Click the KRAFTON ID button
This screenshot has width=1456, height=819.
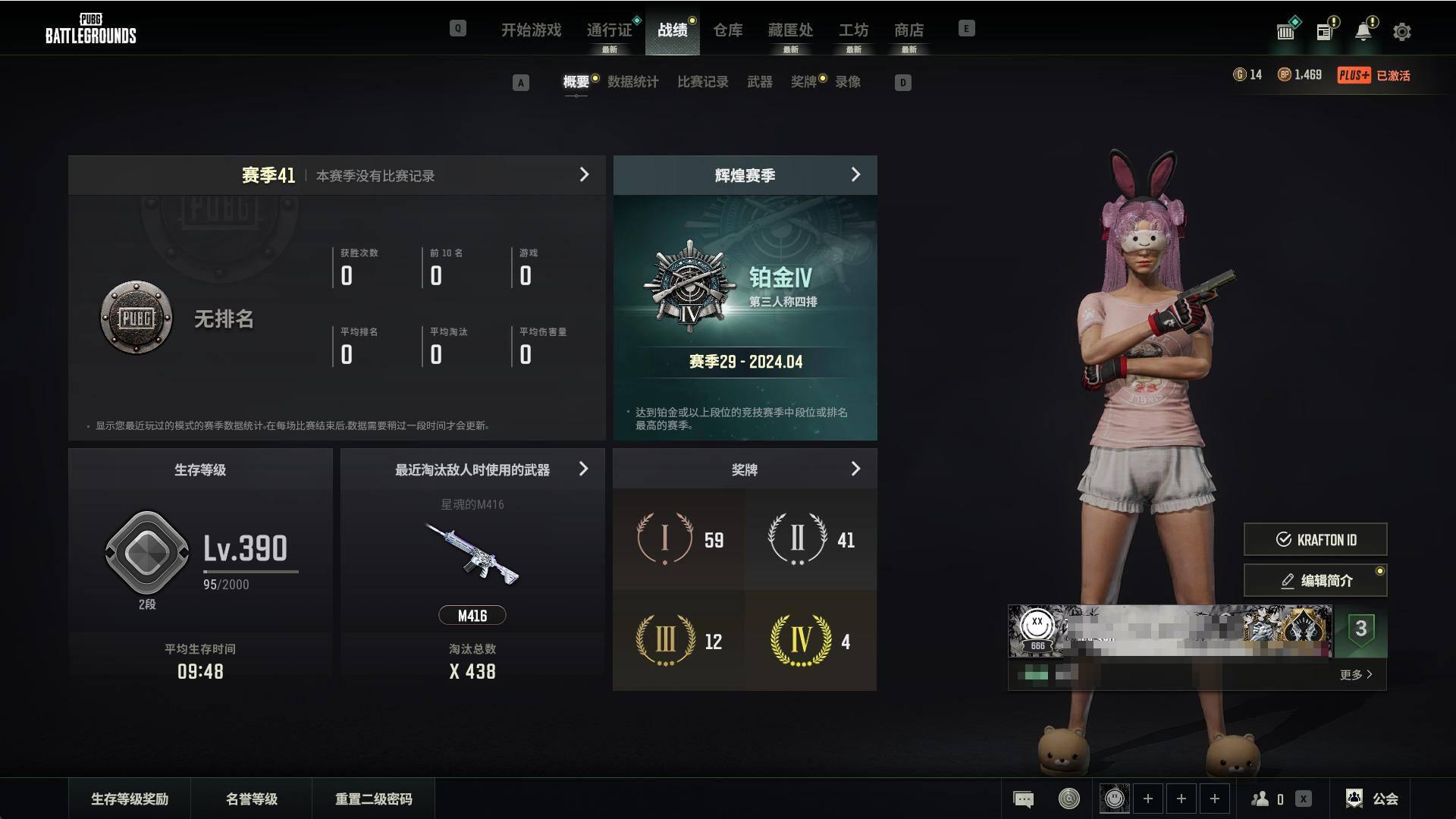click(x=1315, y=539)
